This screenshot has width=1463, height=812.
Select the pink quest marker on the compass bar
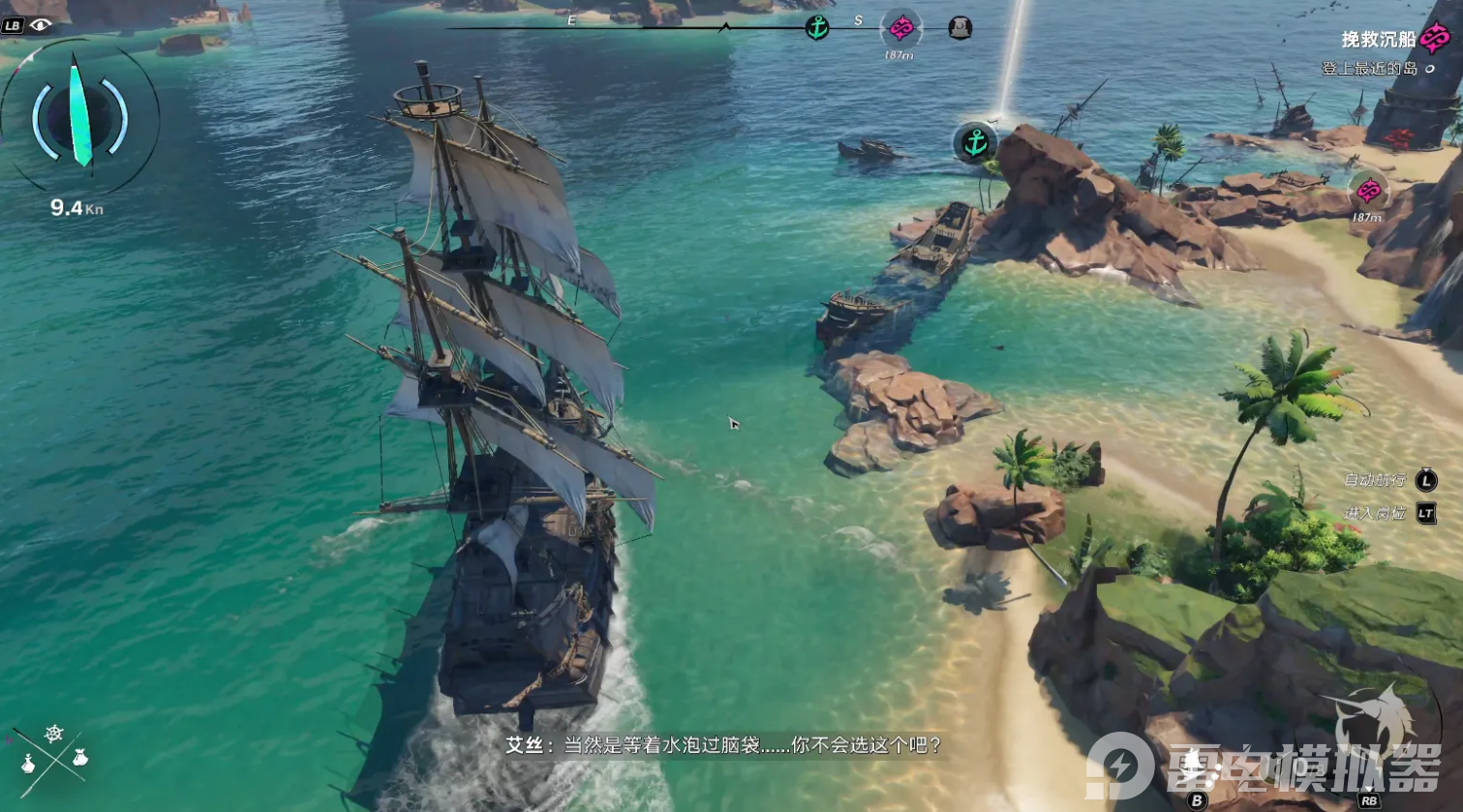tap(900, 29)
